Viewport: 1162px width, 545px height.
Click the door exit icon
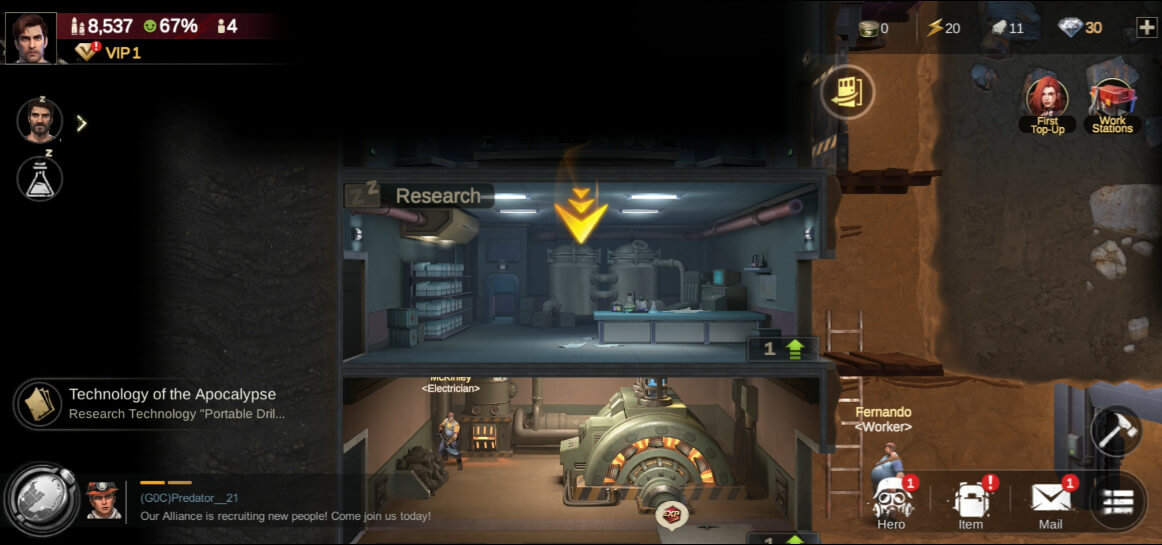pyautogui.click(x=847, y=92)
